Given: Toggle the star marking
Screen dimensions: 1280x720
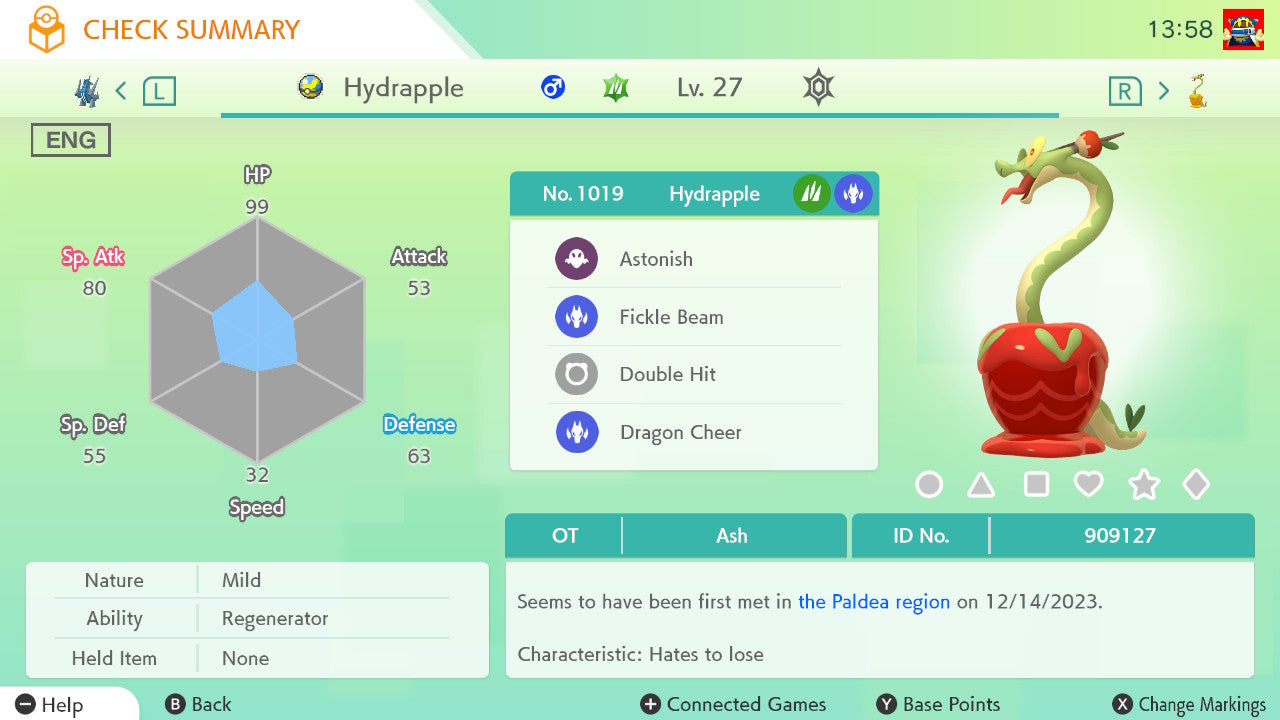Looking at the screenshot, I should 1143,485.
